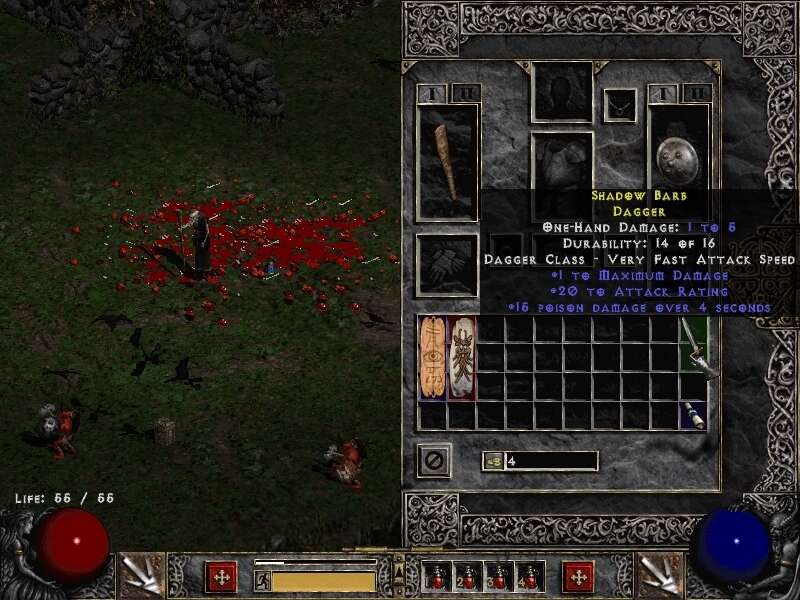
Task: Switch to weapon set II above the club
Action: coord(465,93)
